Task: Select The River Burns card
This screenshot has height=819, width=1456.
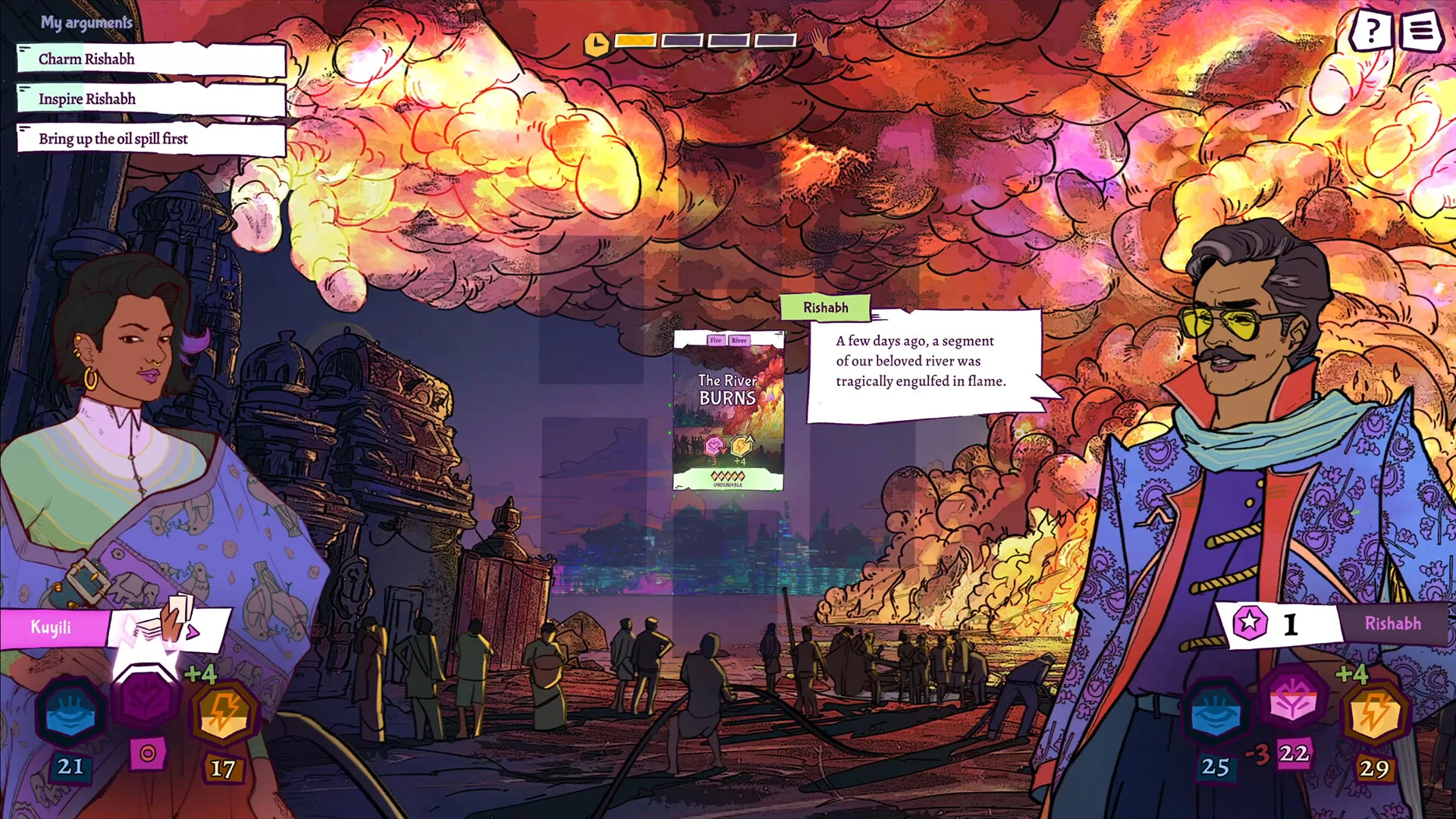Action: coord(728,410)
